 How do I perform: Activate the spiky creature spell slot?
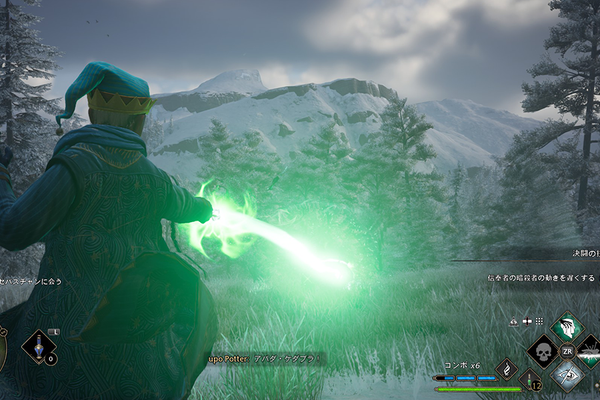click(590, 352)
